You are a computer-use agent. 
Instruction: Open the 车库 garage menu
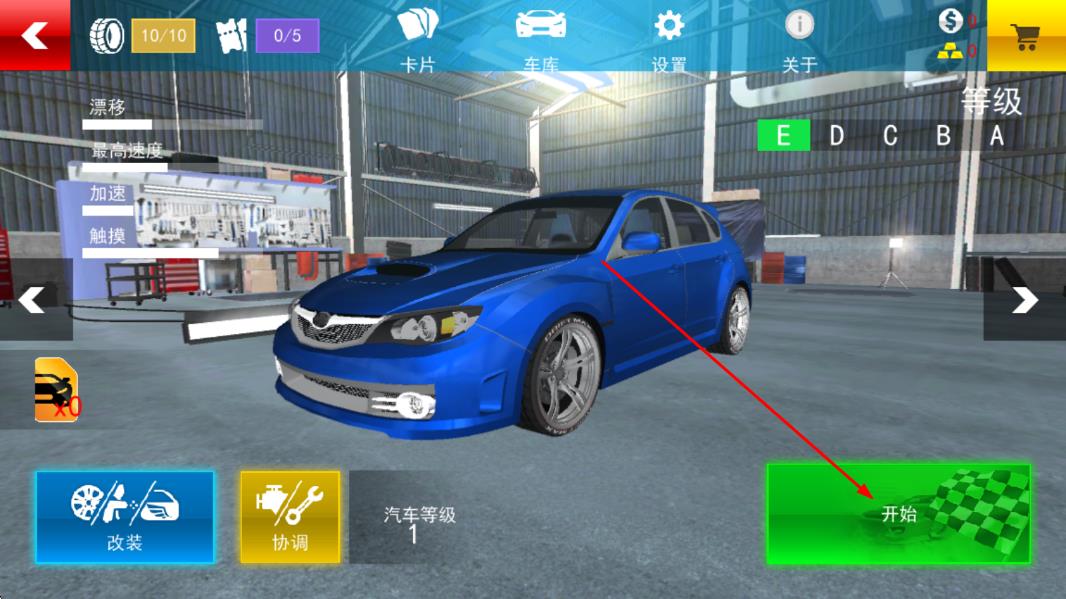click(541, 38)
